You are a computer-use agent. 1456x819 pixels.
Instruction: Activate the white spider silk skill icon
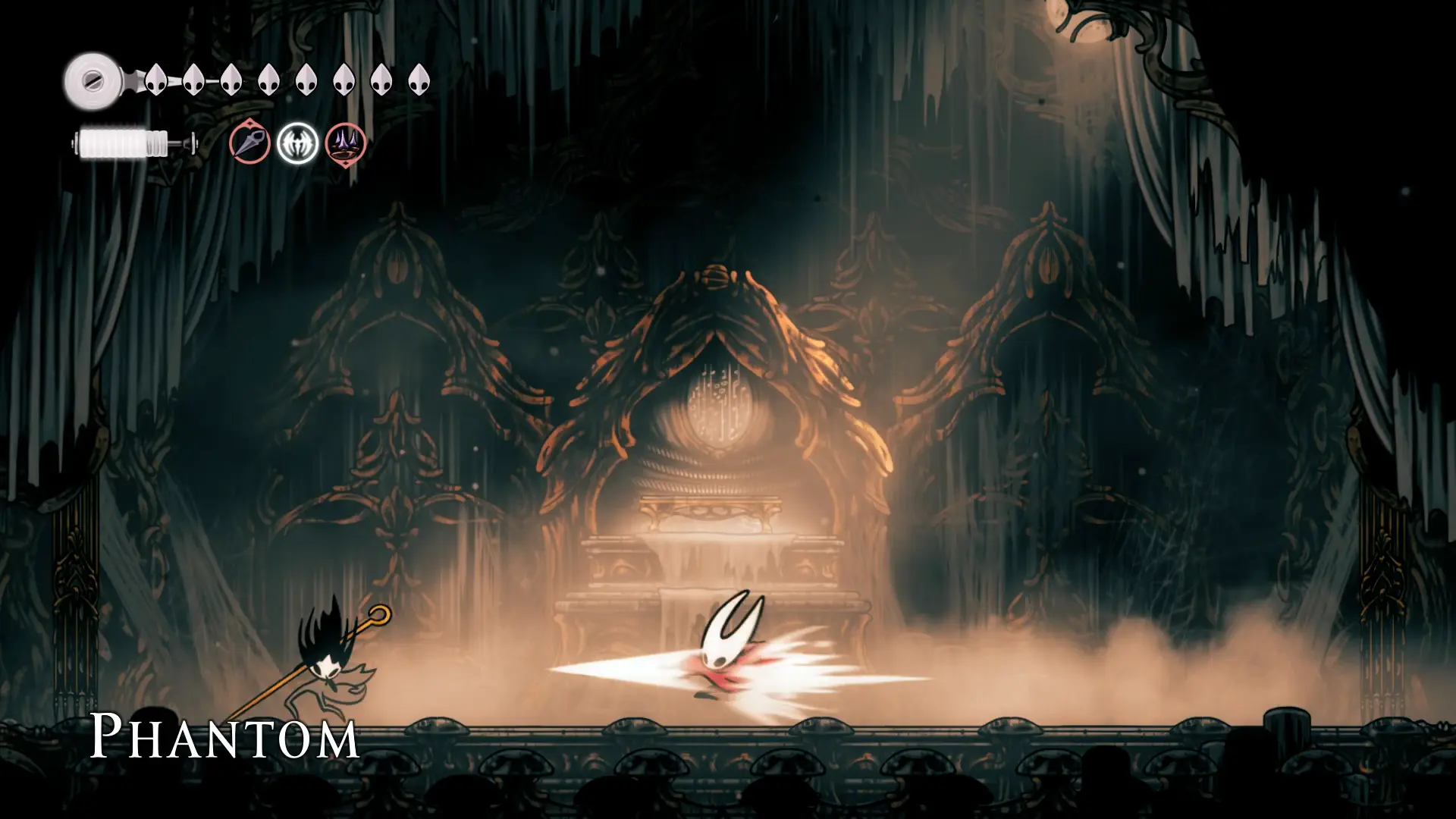click(x=297, y=143)
